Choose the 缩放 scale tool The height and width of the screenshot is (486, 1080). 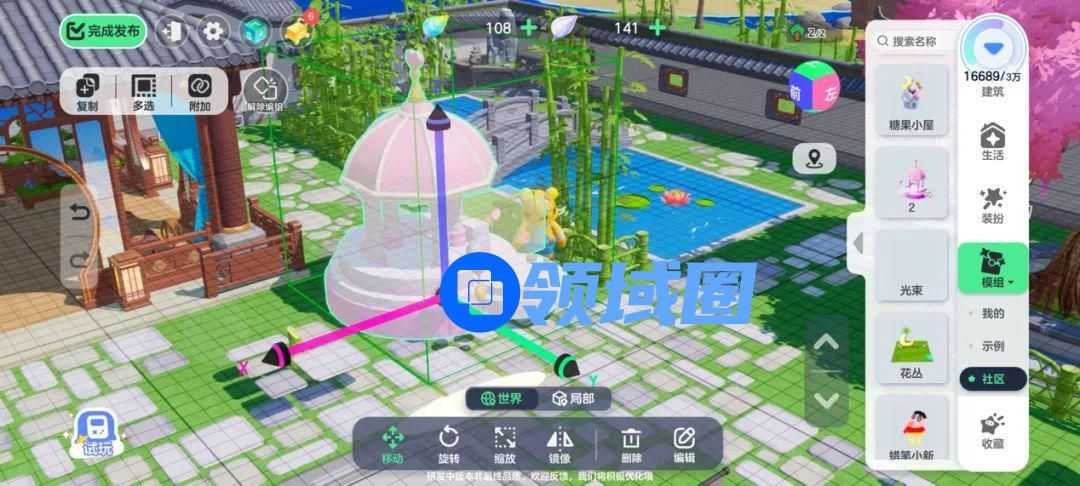tap(505, 444)
